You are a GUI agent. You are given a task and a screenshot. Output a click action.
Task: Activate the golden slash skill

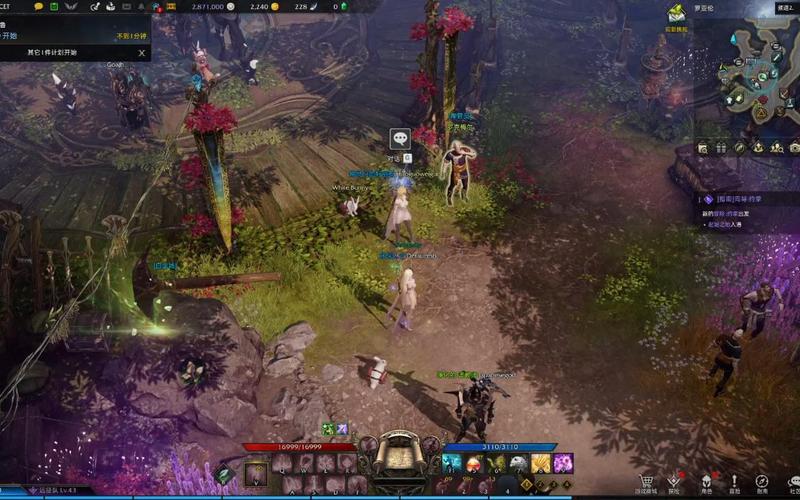point(540,463)
